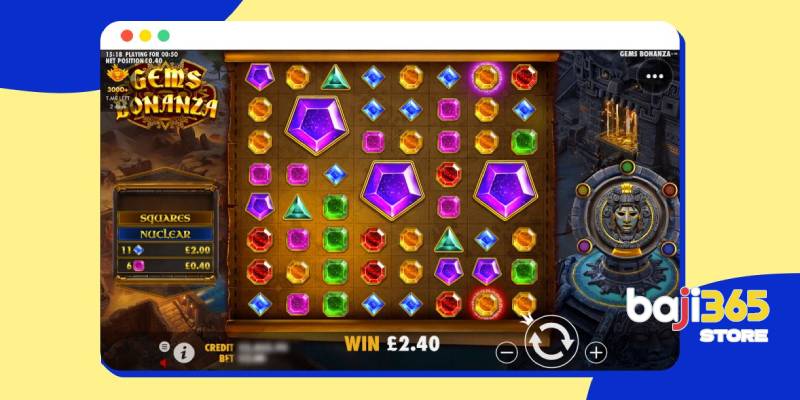Viewport: 800px width, 400px height.
Task: Open the game info with the i icon
Action: [x=183, y=352]
